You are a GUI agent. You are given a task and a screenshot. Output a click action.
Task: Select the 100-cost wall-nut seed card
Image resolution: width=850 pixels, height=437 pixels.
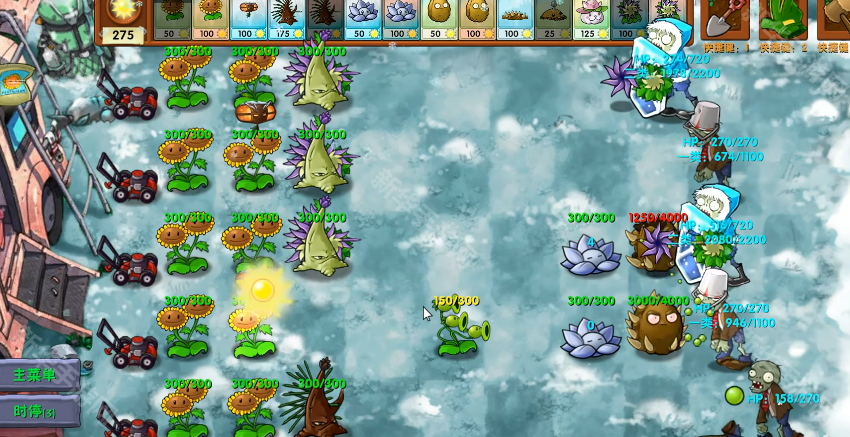coord(477,18)
